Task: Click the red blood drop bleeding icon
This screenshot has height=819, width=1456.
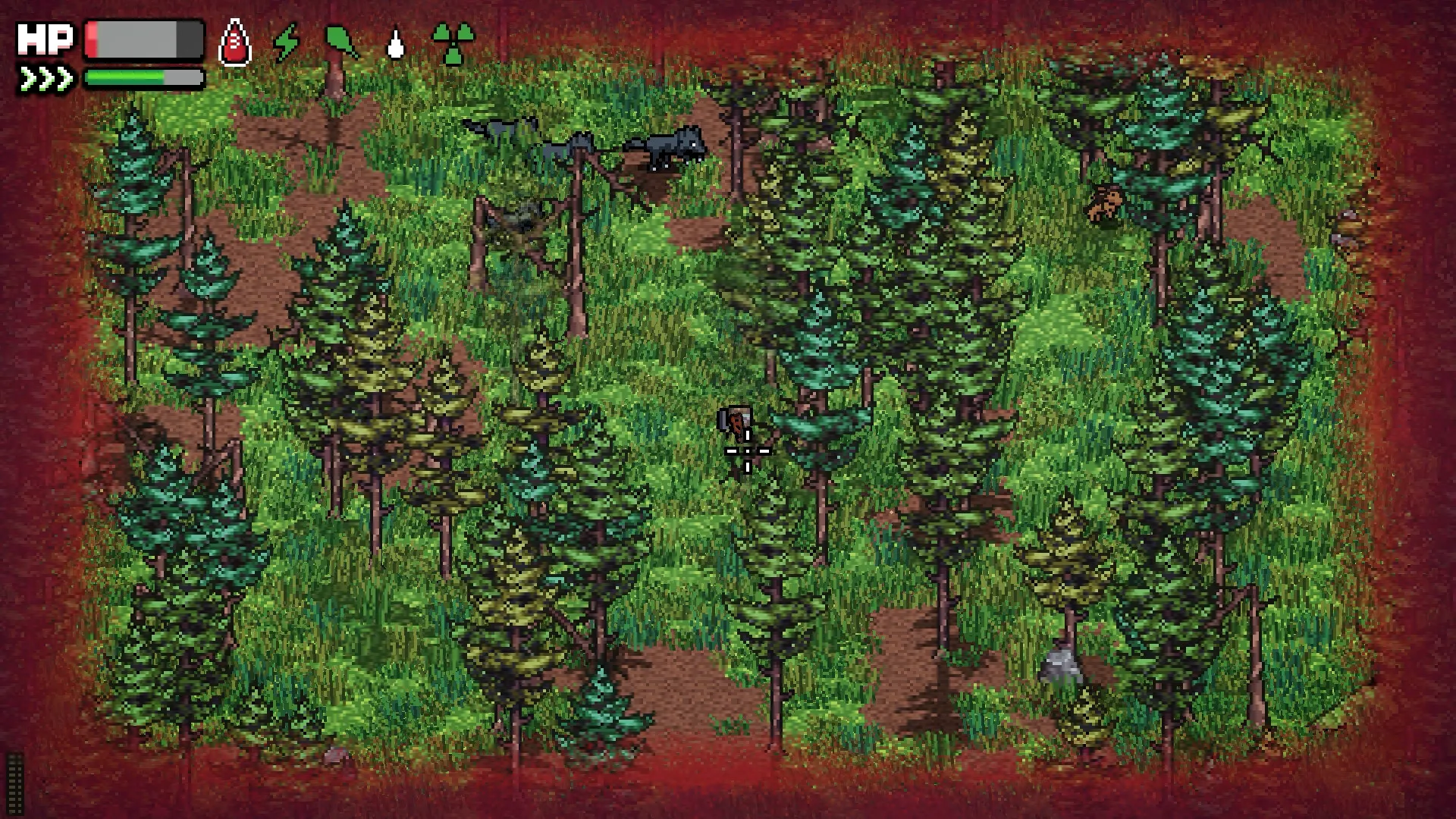Action: pyautogui.click(x=234, y=43)
